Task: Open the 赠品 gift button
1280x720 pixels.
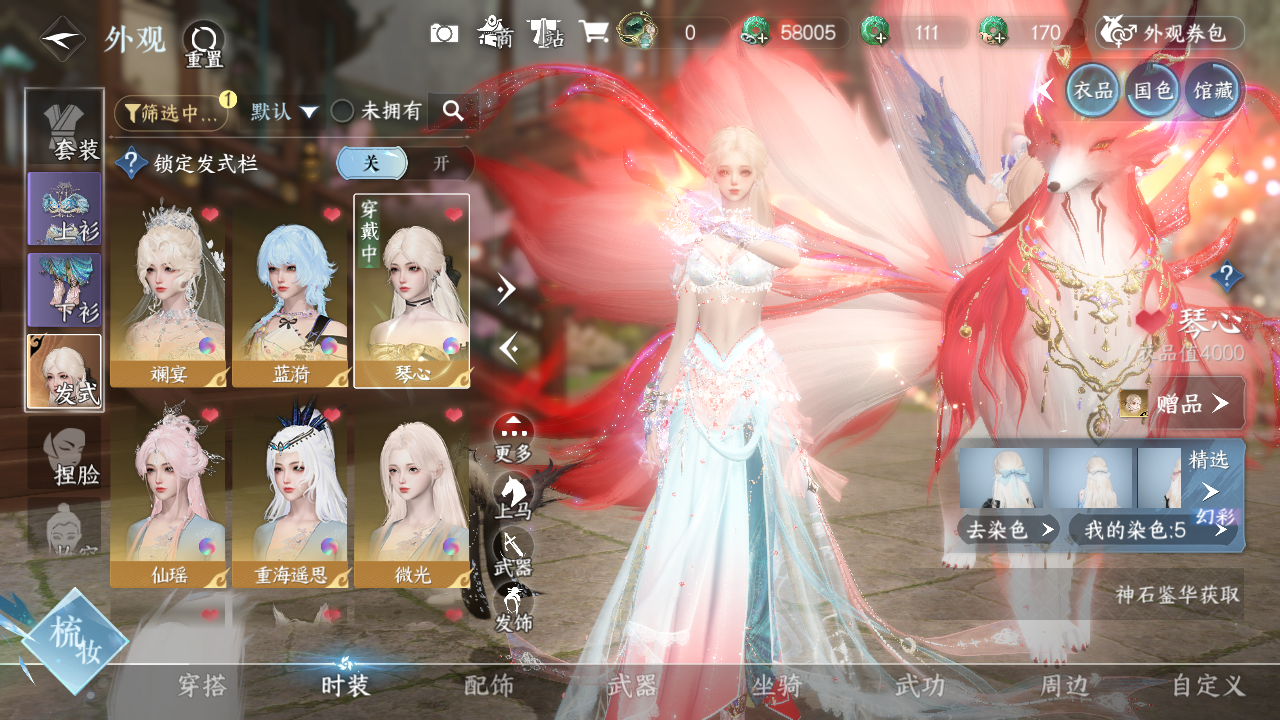Action: 1180,403
